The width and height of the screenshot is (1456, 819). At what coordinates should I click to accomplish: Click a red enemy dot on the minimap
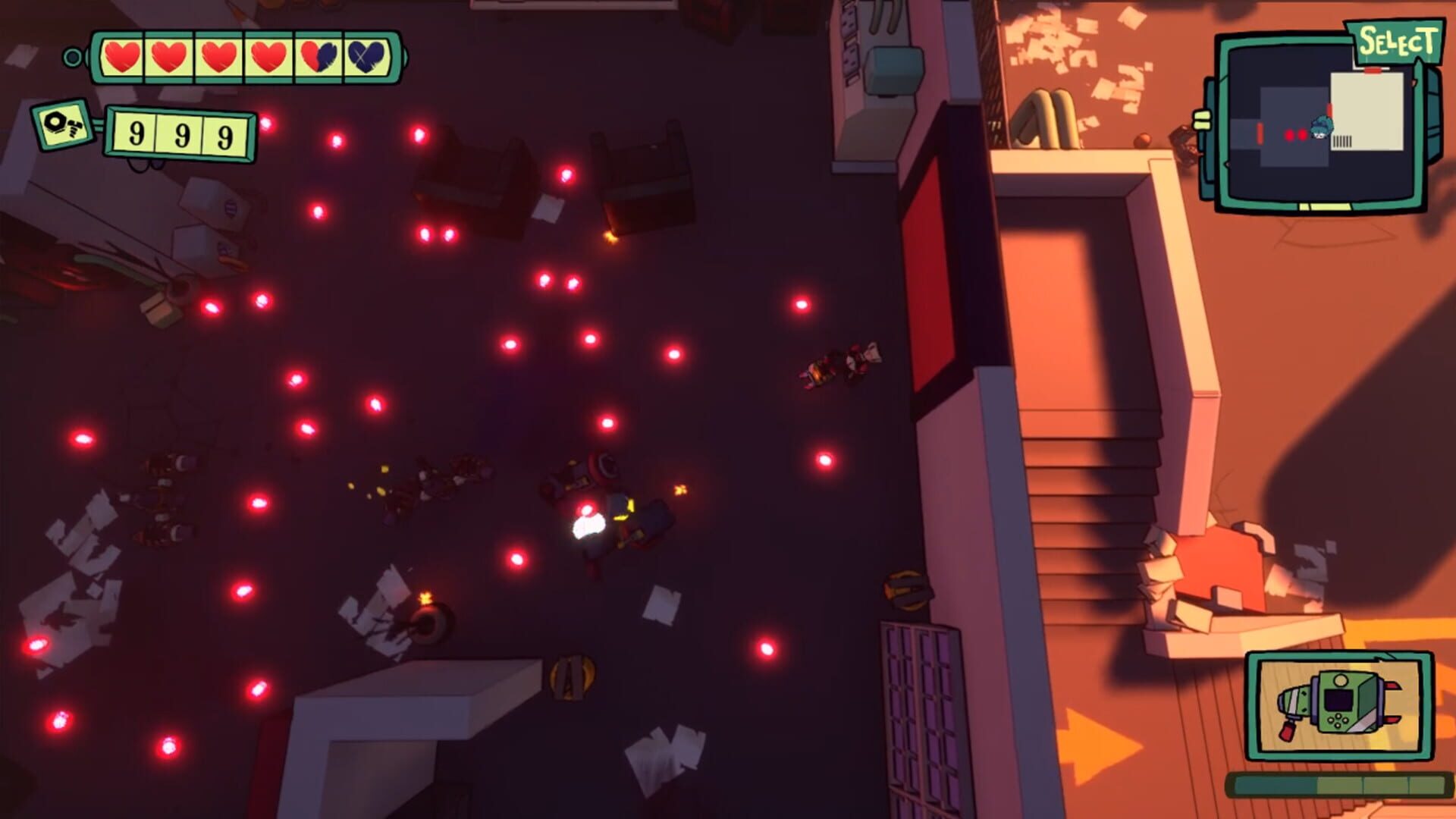[x=1289, y=135]
